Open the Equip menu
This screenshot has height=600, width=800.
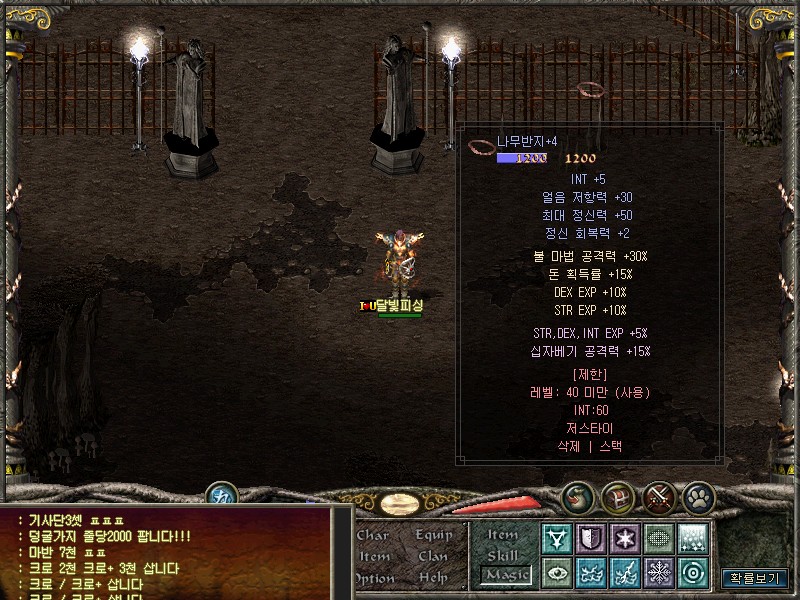point(434,535)
